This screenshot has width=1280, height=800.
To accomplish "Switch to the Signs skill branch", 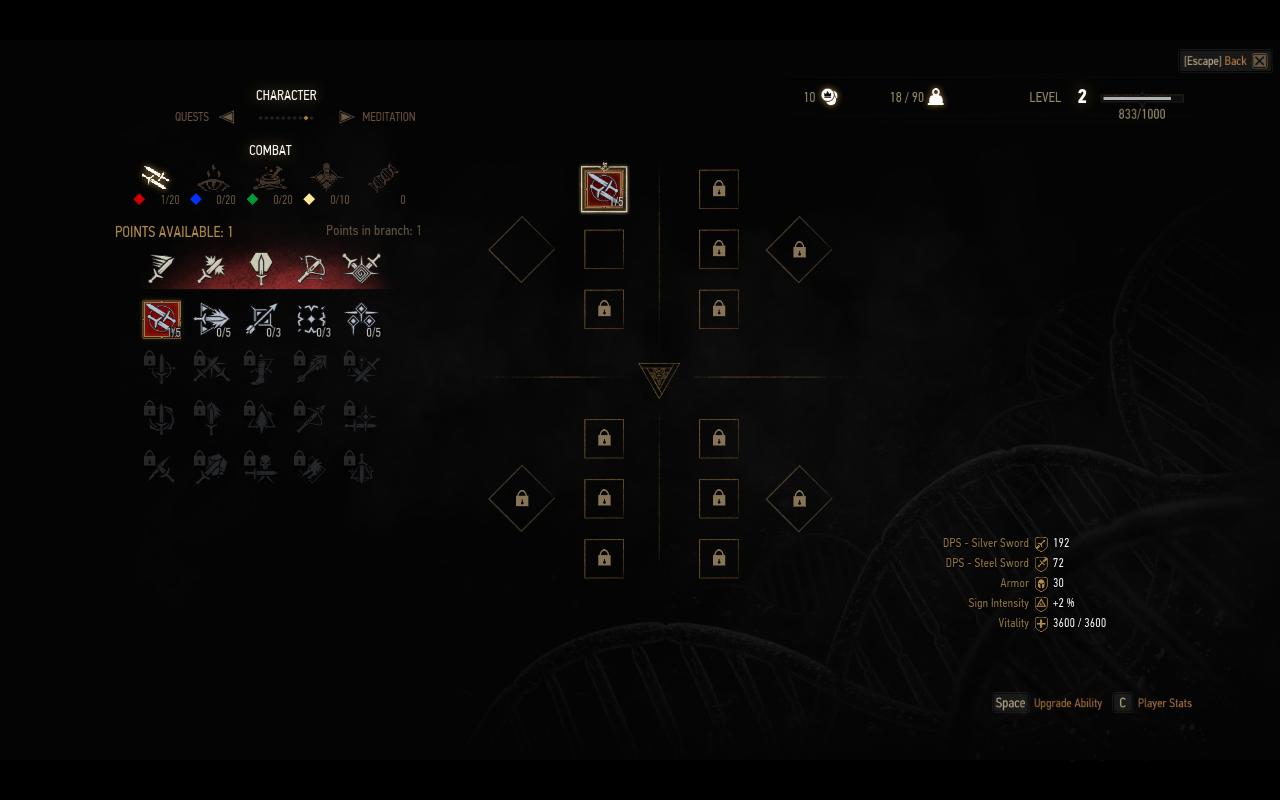I will (x=212, y=178).
